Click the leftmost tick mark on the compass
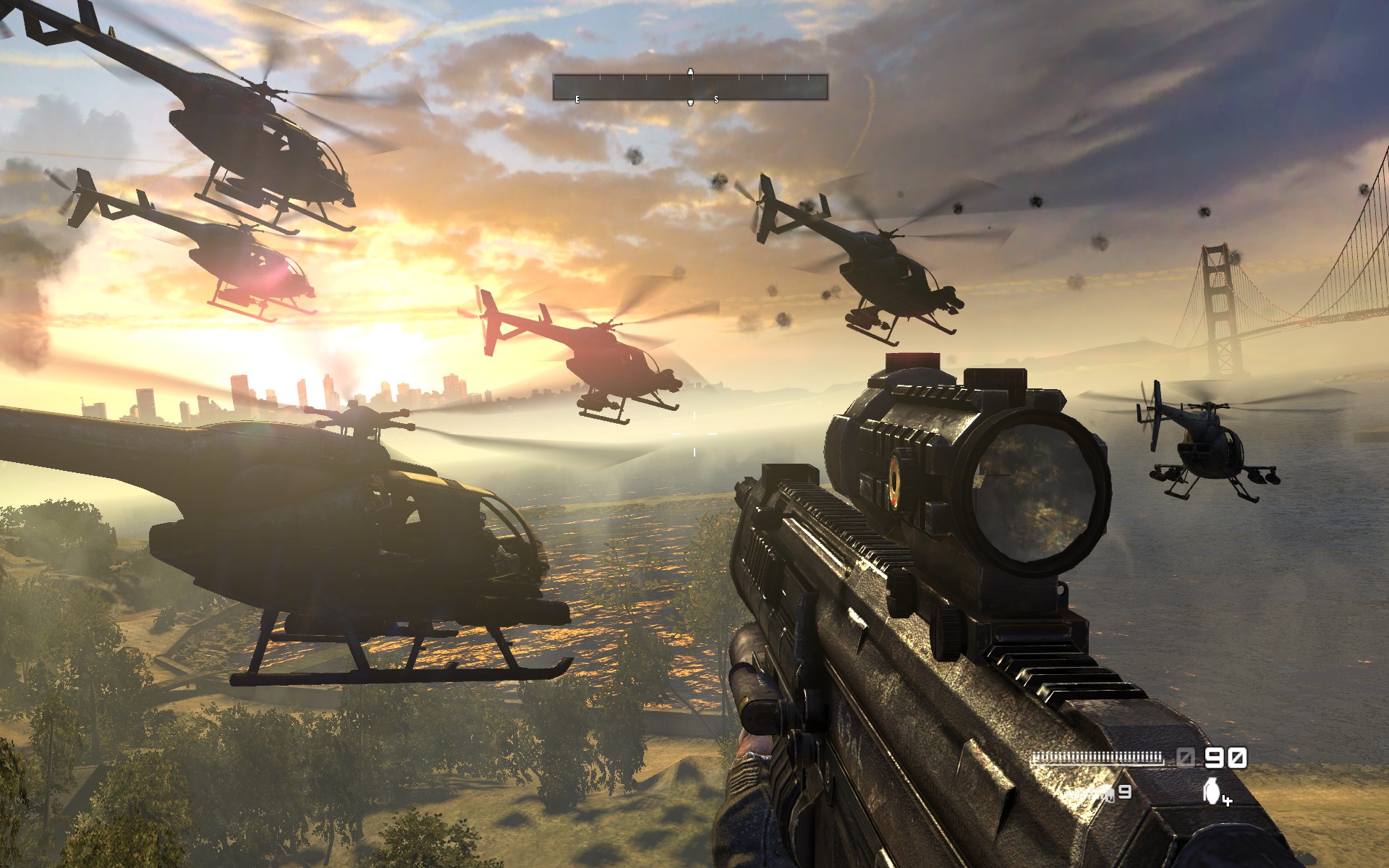 [553, 77]
